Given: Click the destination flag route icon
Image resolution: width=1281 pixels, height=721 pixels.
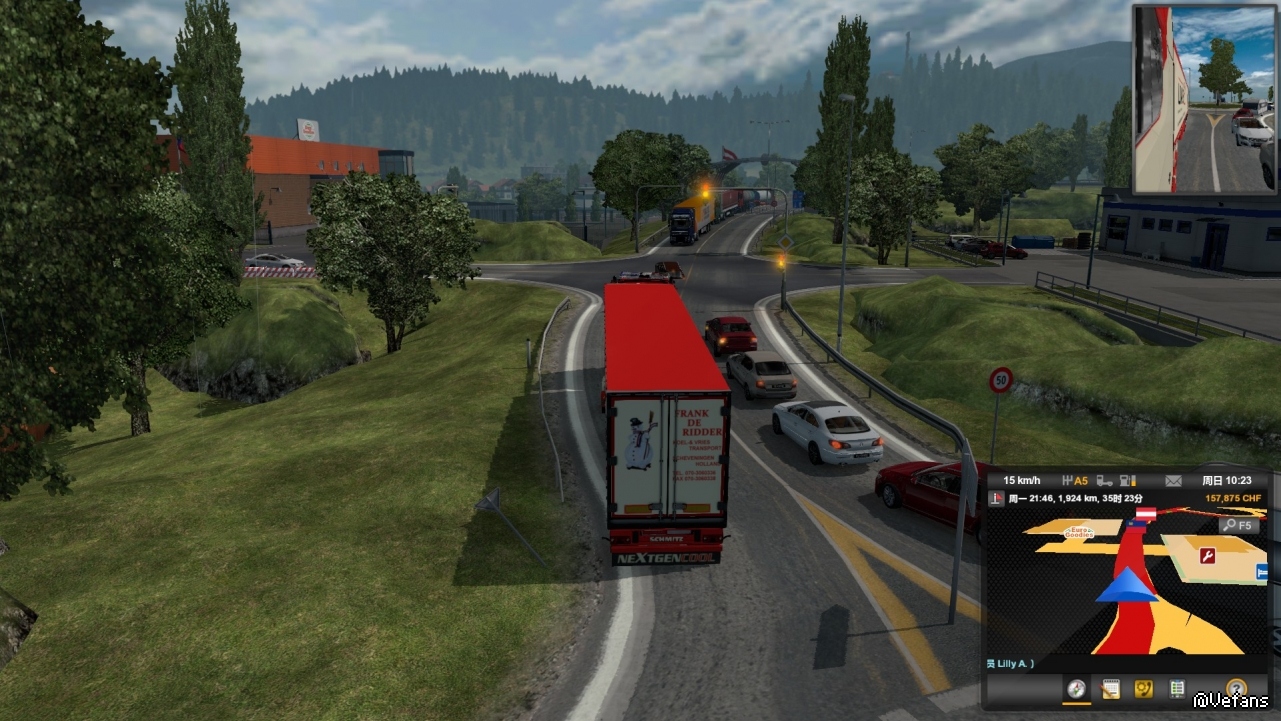Looking at the screenshot, I should [x=997, y=498].
